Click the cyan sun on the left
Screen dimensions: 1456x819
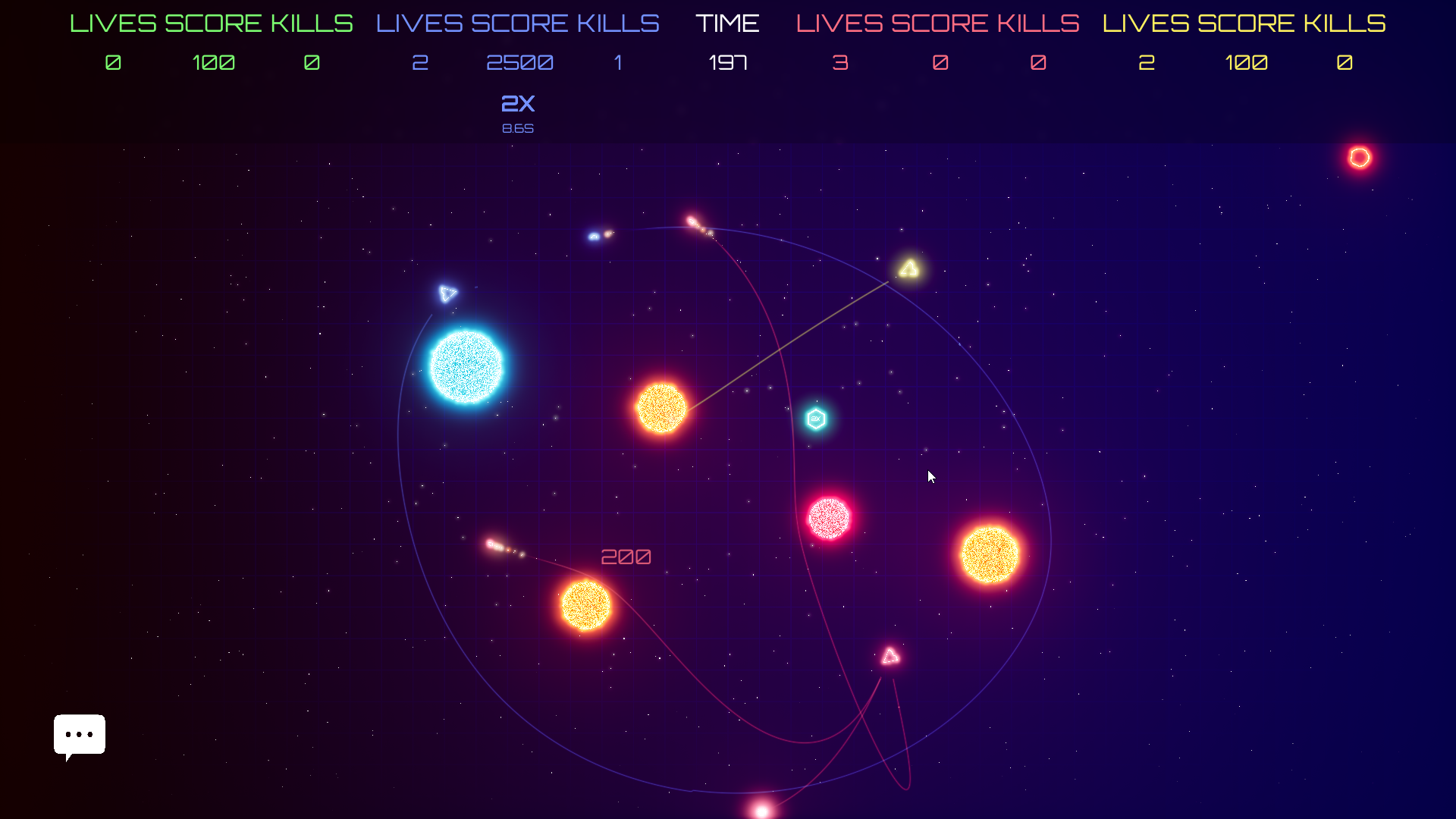[466, 366]
